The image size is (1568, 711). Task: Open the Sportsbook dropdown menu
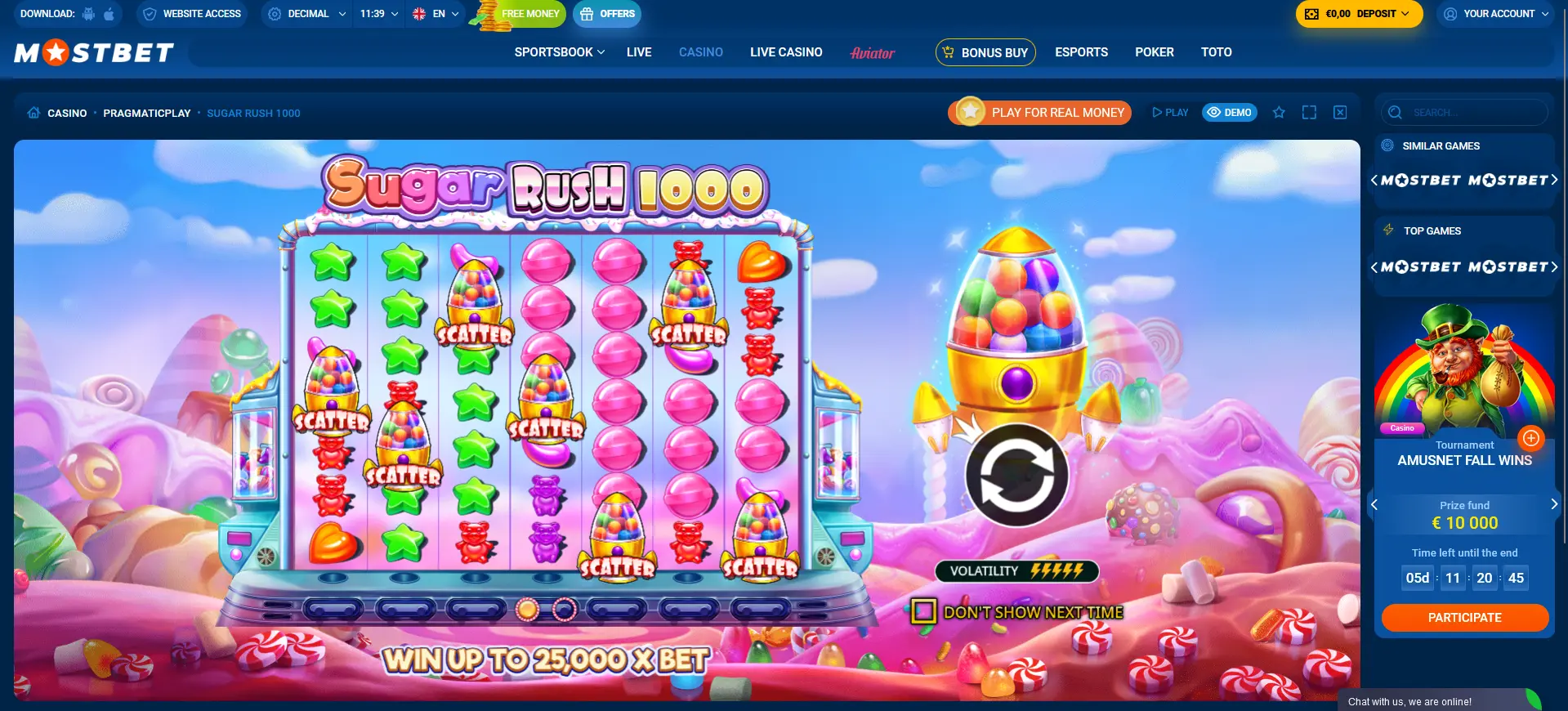click(558, 51)
